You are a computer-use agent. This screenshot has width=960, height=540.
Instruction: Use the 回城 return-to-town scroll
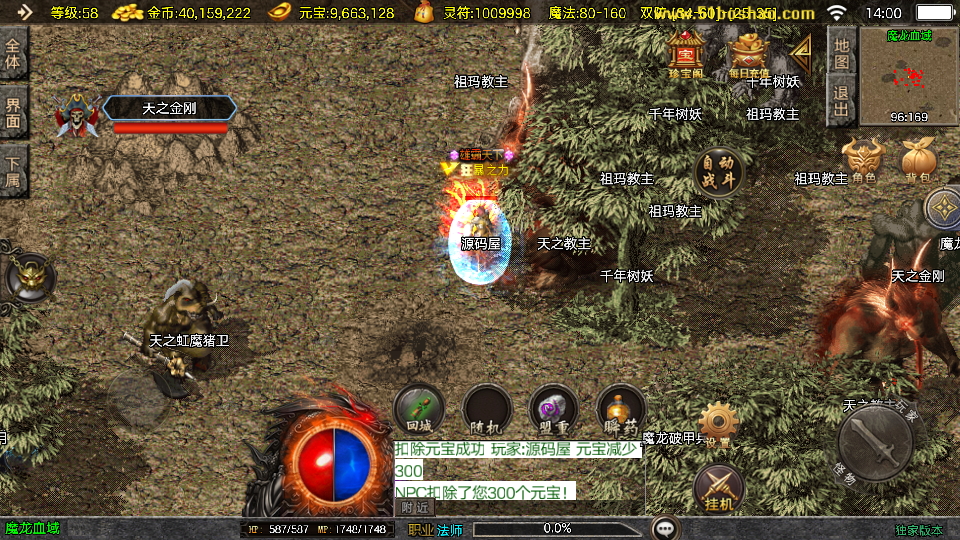[x=419, y=408]
